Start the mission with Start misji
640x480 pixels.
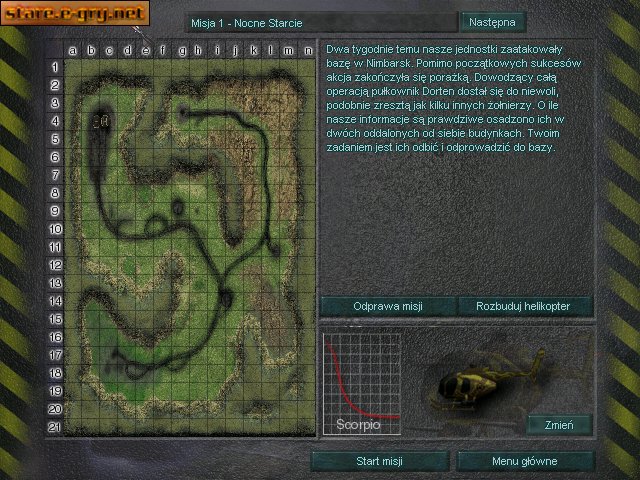click(x=379, y=461)
